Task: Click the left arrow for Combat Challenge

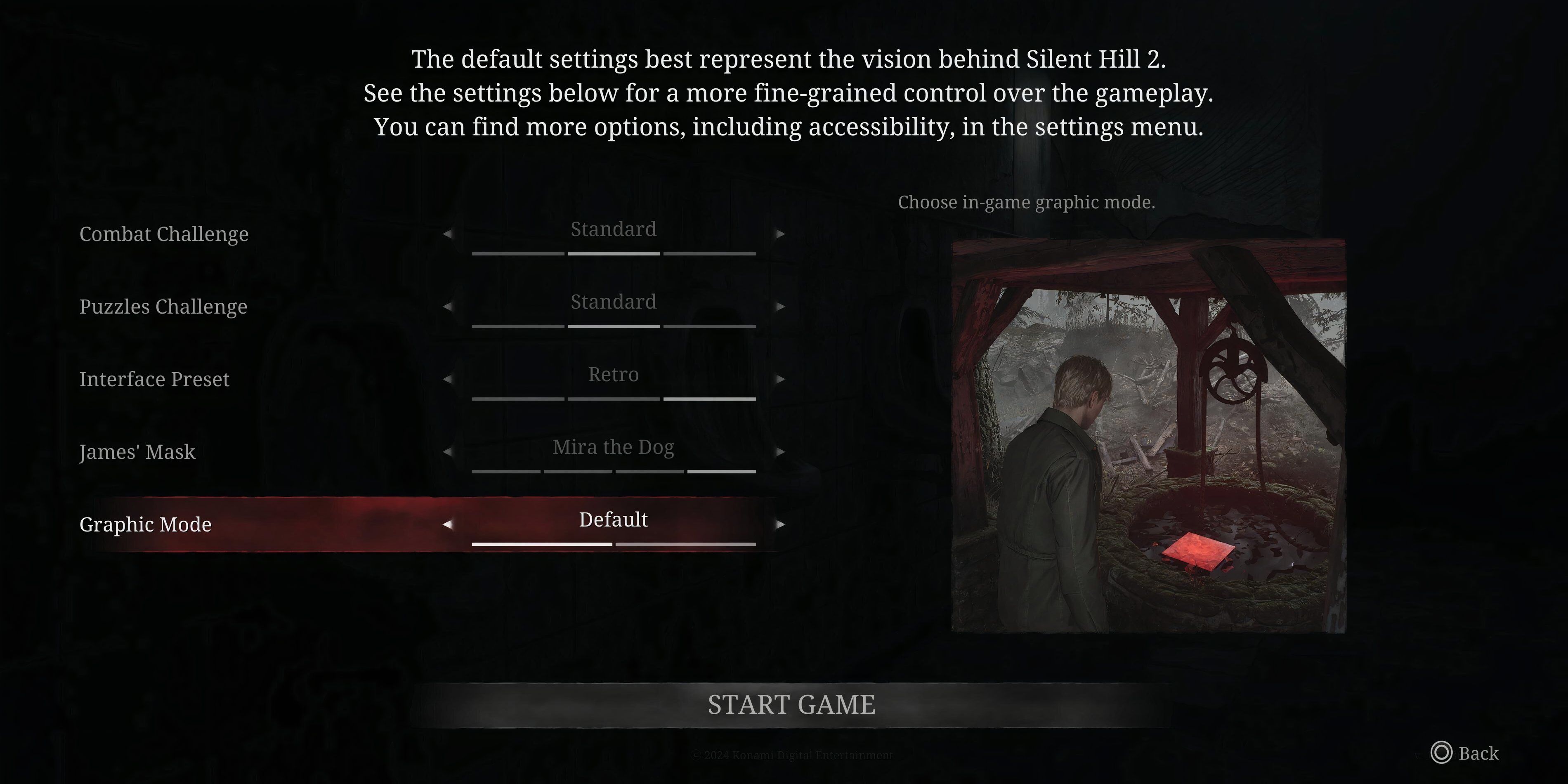Action: [x=447, y=234]
